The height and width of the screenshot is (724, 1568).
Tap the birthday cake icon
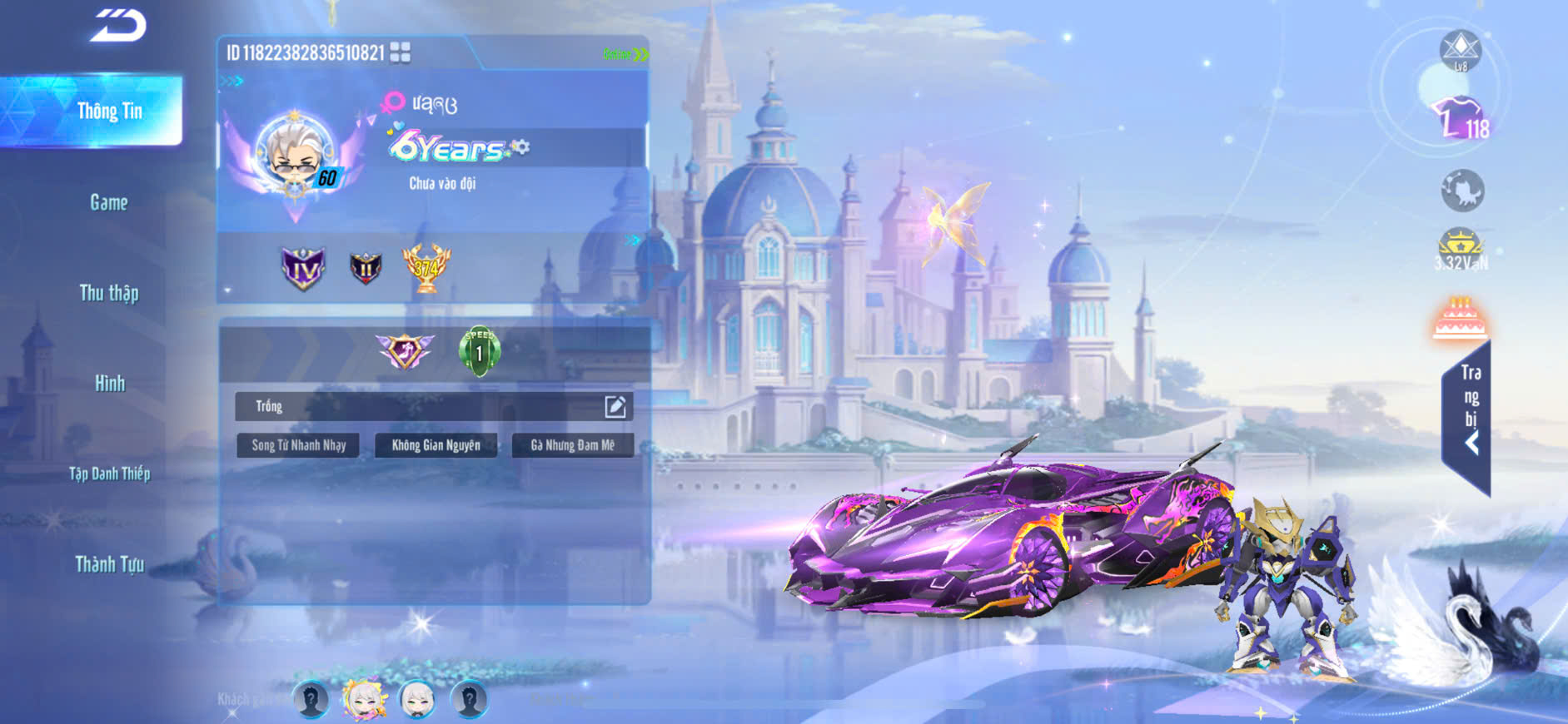[1460, 320]
